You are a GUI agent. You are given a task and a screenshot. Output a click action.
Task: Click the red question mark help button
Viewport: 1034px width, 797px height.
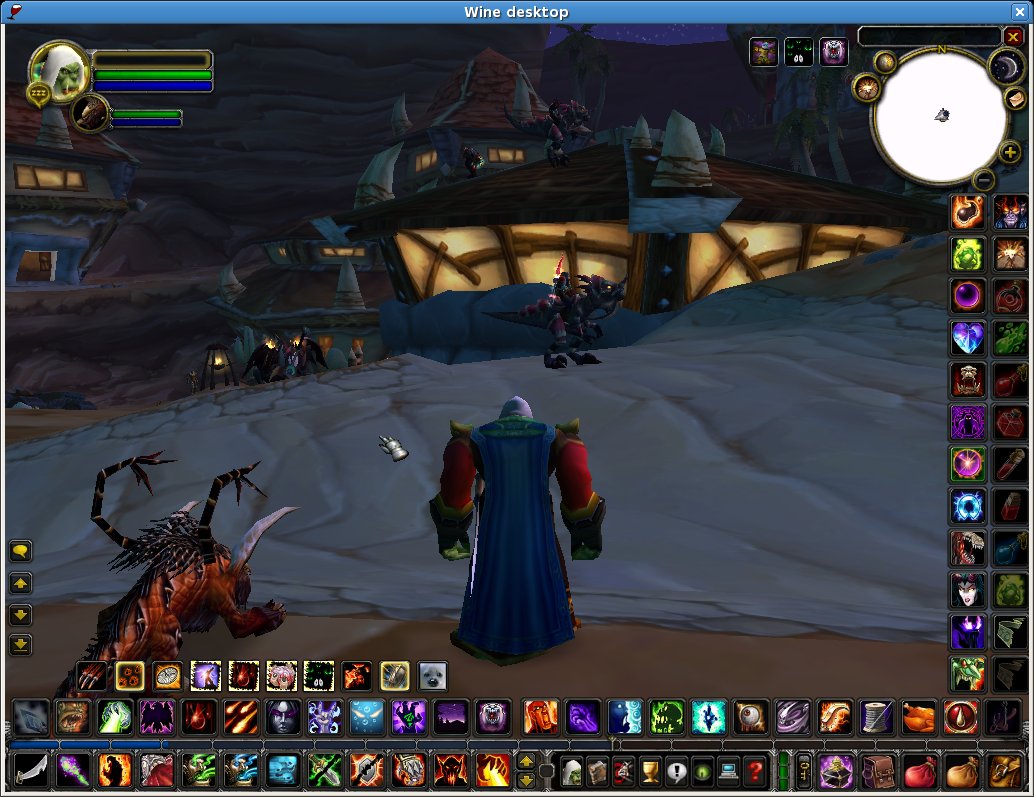(755, 772)
